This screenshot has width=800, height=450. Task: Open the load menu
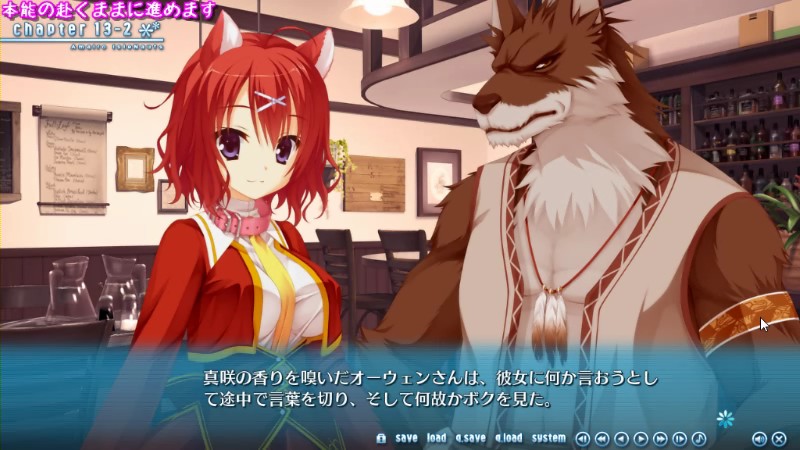pyautogui.click(x=437, y=438)
